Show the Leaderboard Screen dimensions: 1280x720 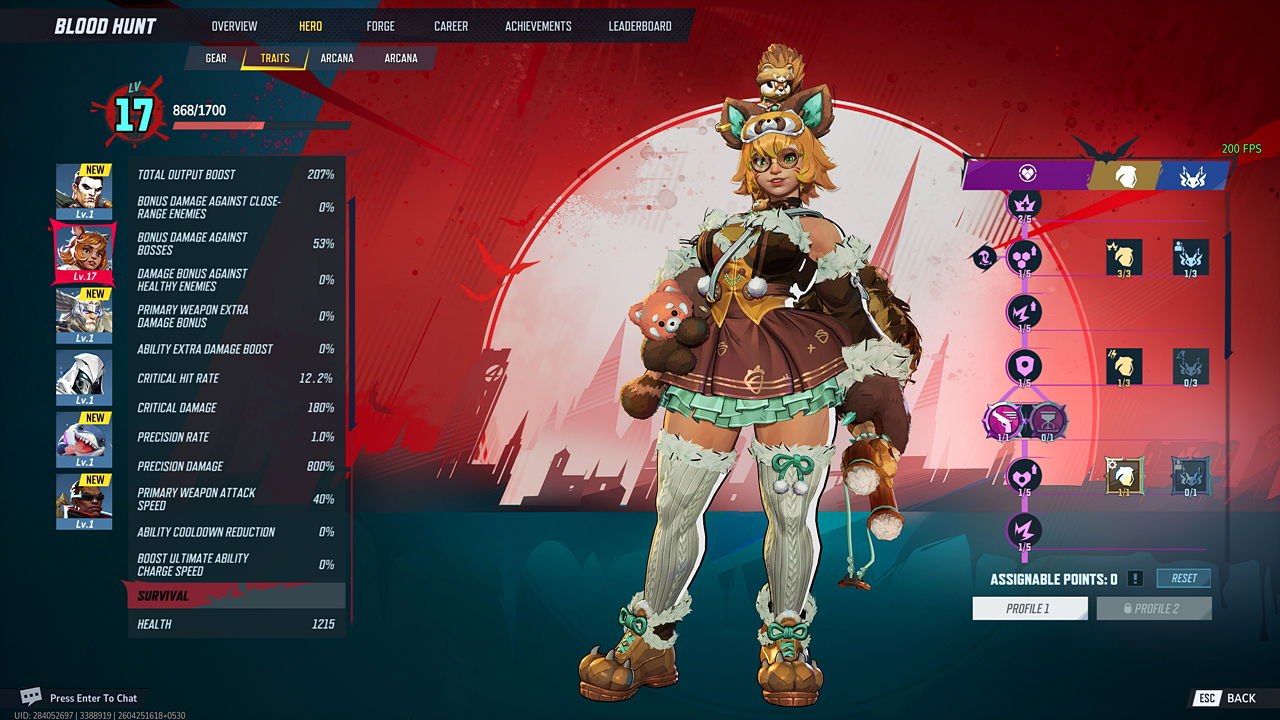[640, 26]
